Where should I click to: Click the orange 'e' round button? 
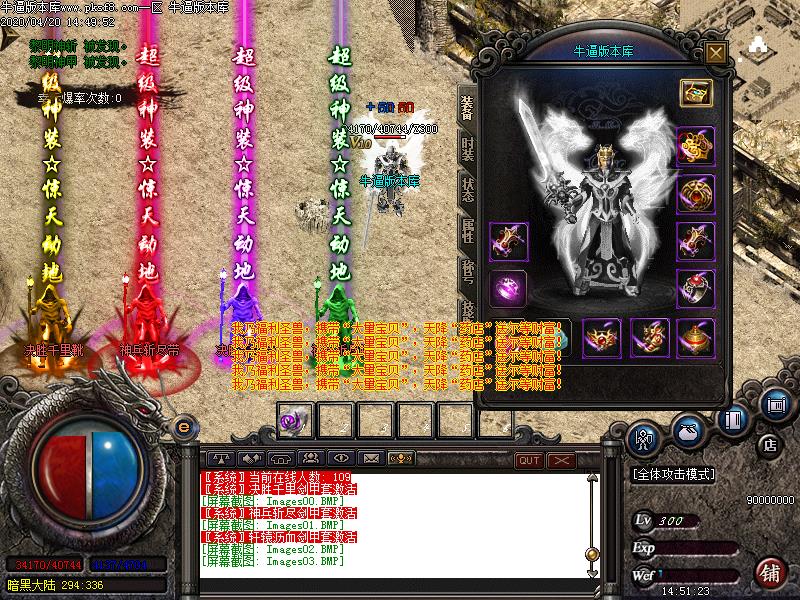point(183,427)
